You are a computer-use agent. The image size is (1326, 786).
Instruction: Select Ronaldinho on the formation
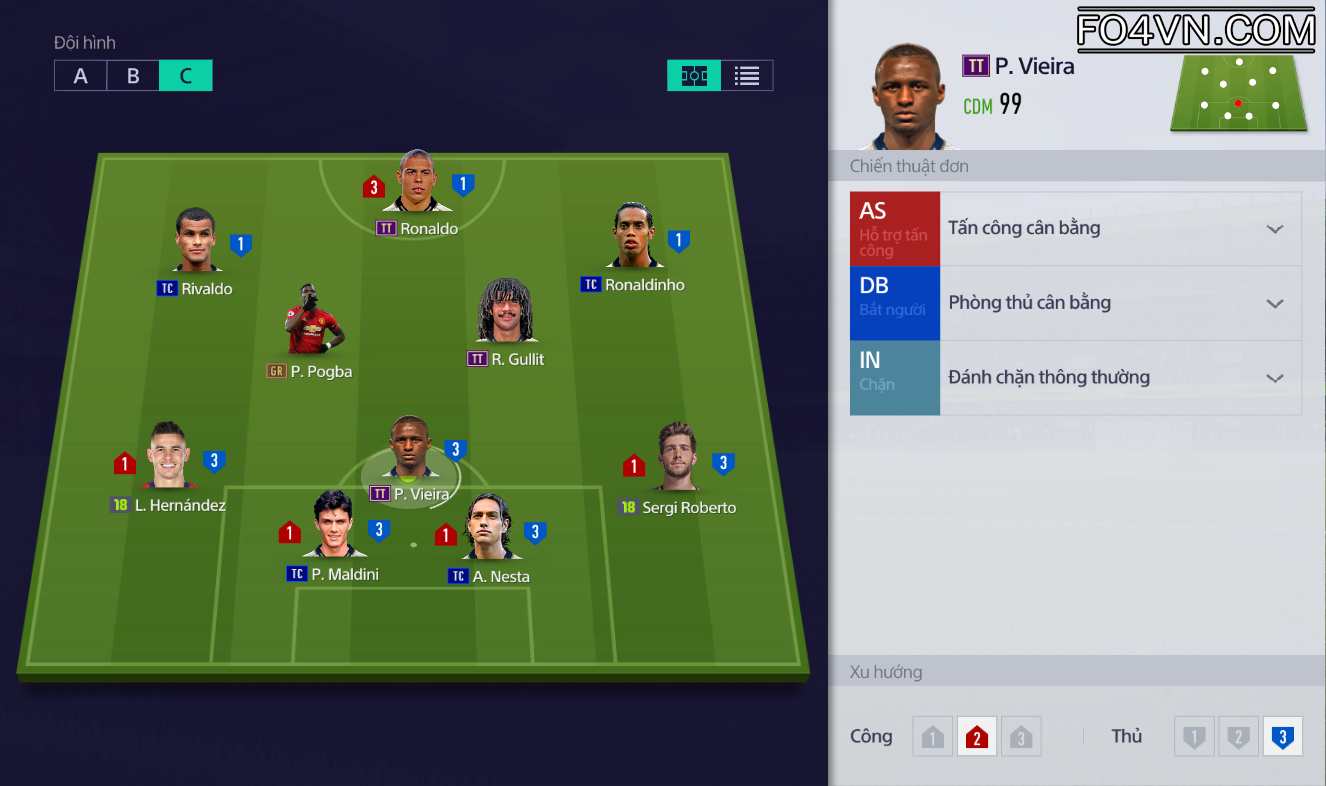click(x=634, y=238)
